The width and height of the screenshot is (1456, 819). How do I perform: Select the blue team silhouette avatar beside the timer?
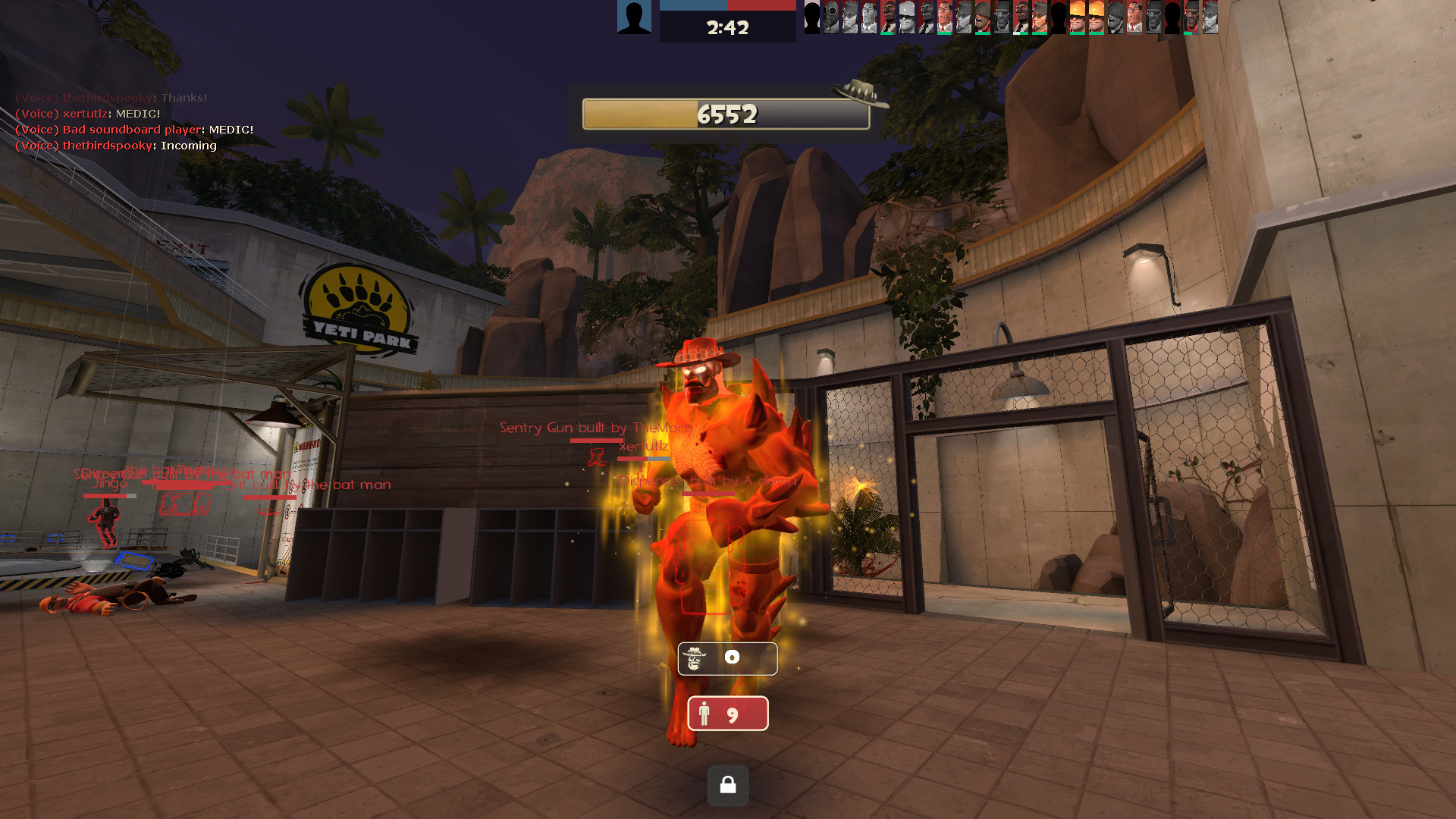click(634, 17)
